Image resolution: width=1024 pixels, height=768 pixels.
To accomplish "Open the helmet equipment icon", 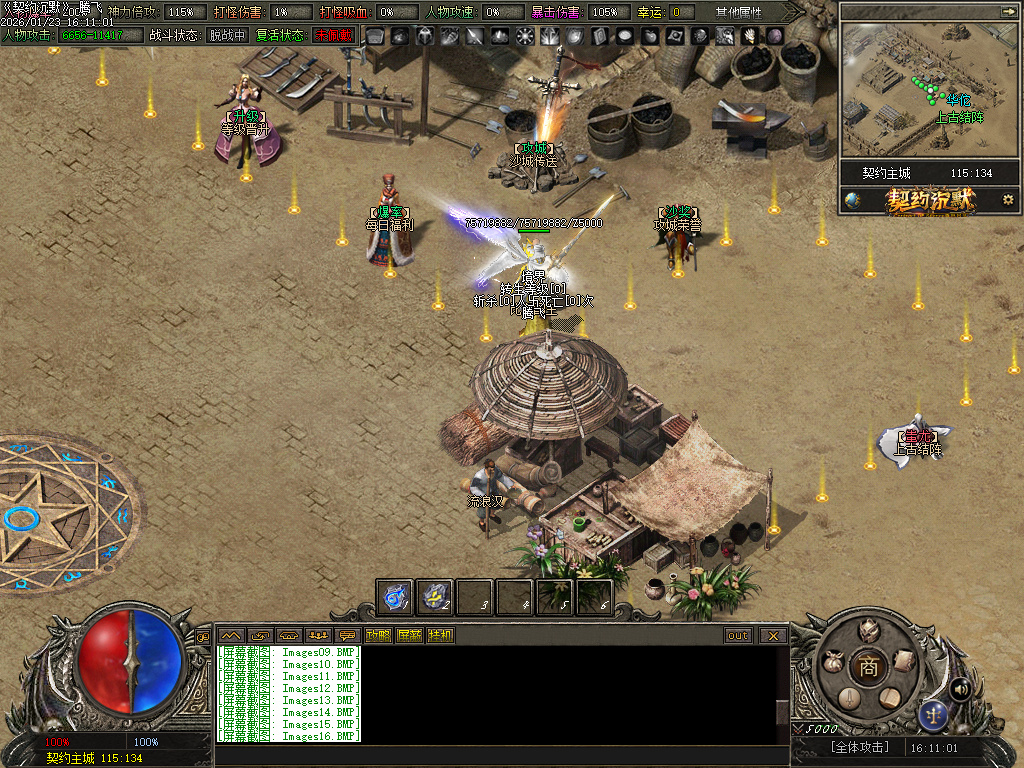I will click(868, 629).
